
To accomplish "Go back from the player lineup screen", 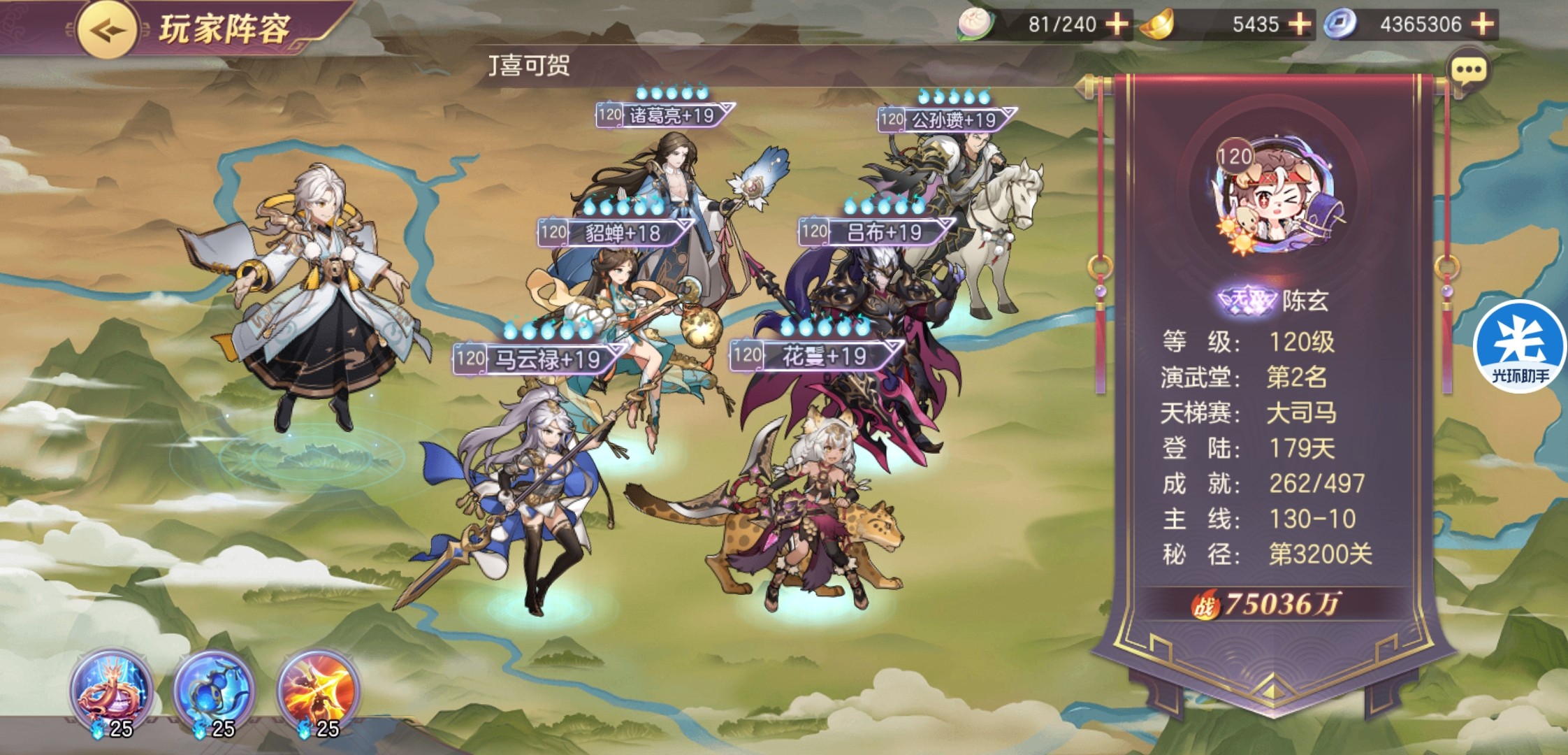I will tap(107, 30).
